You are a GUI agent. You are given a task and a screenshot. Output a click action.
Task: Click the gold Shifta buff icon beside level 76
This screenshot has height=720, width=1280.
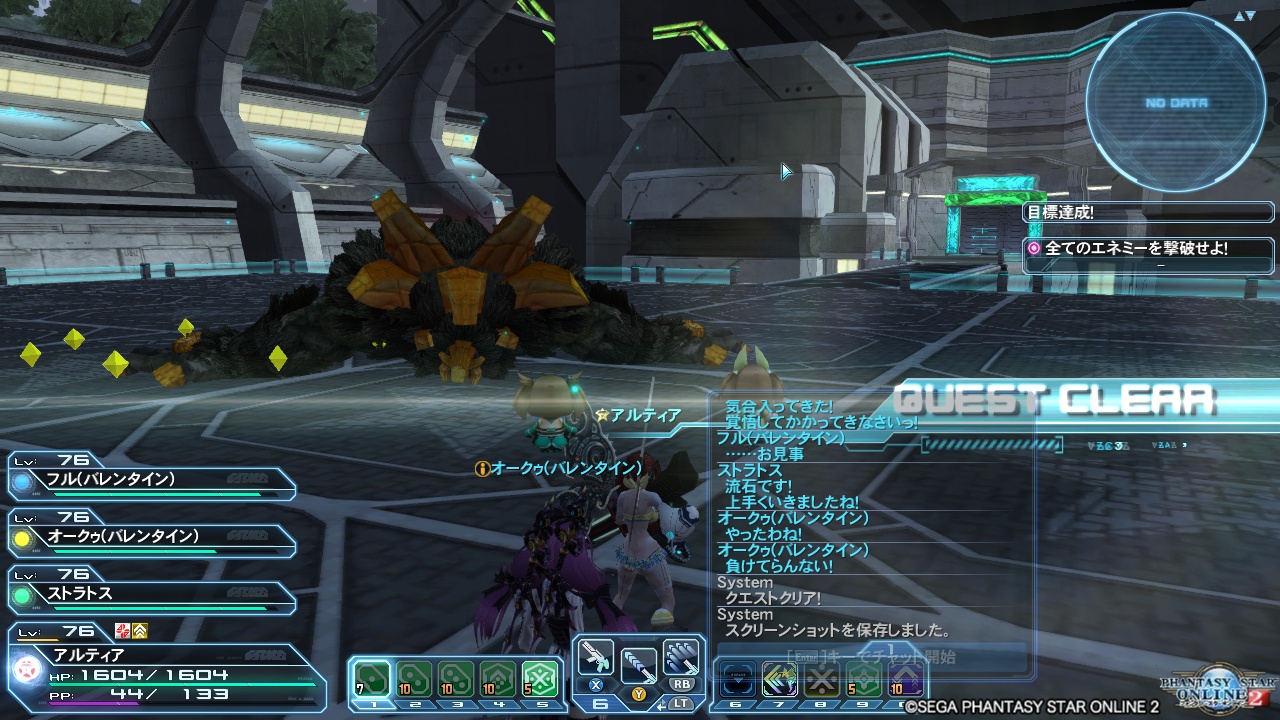click(x=140, y=631)
